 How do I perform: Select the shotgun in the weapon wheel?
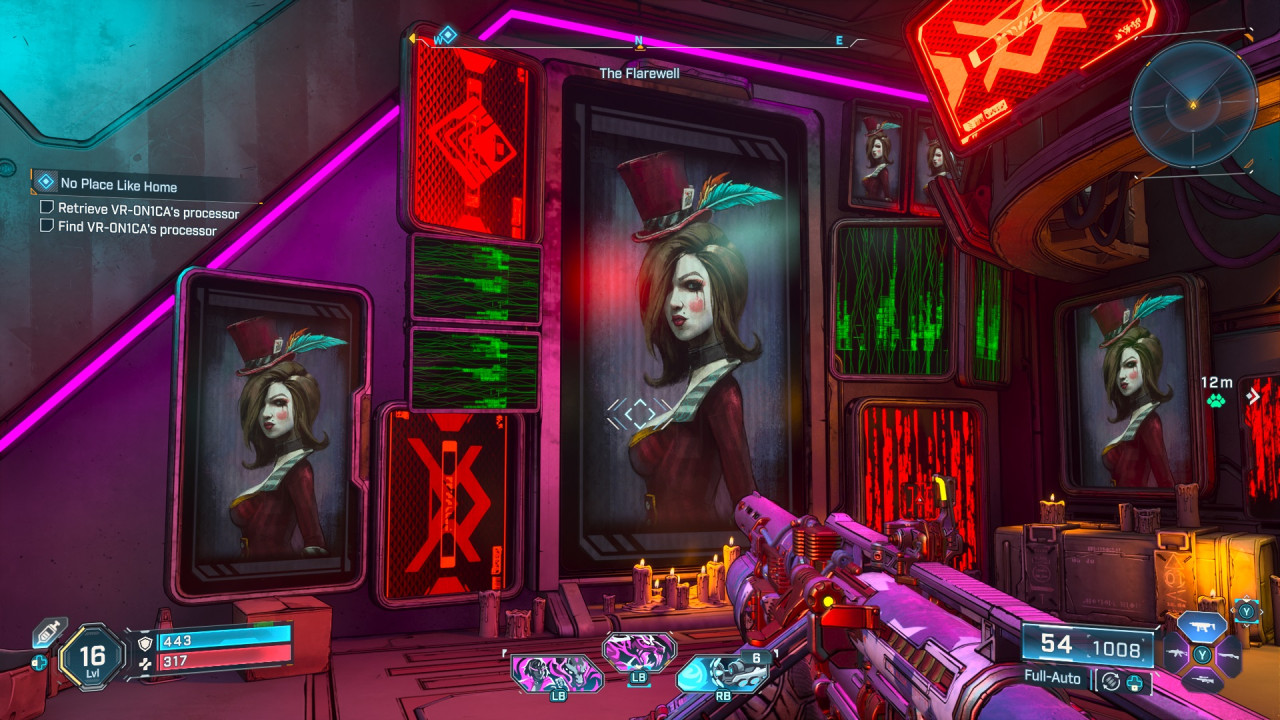tap(1228, 656)
